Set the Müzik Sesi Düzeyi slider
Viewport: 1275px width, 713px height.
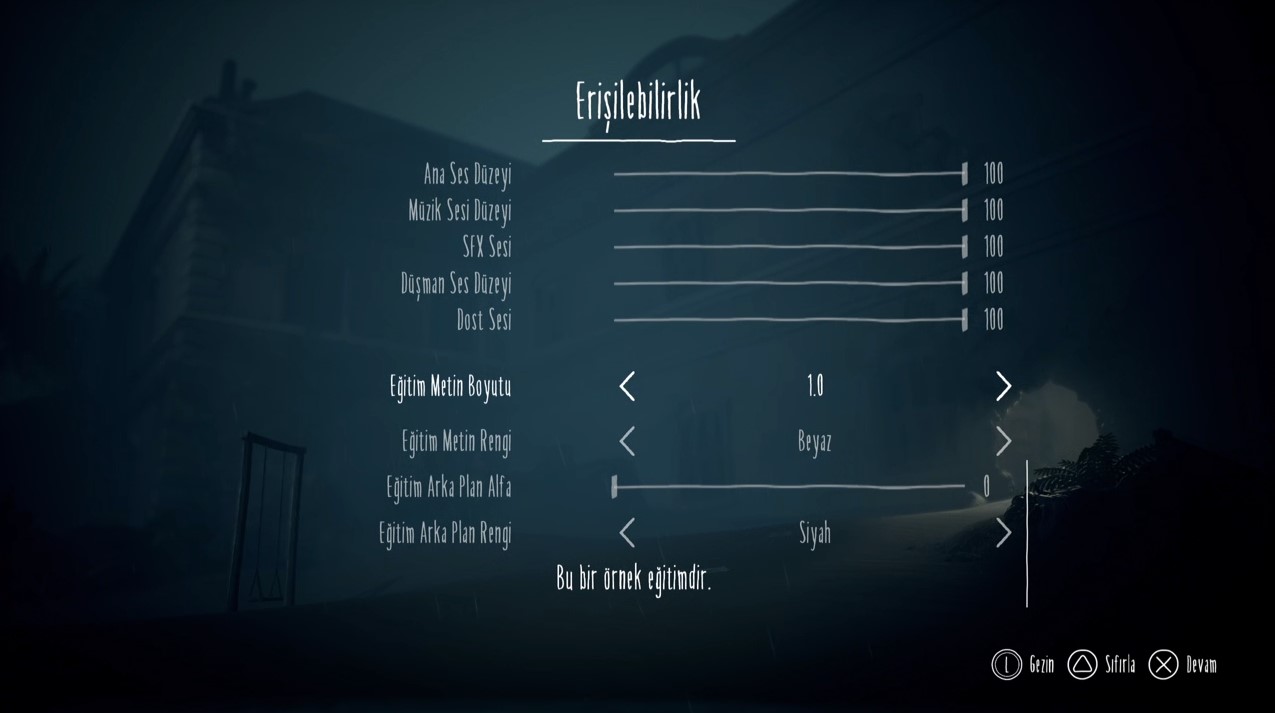(789, 211)
